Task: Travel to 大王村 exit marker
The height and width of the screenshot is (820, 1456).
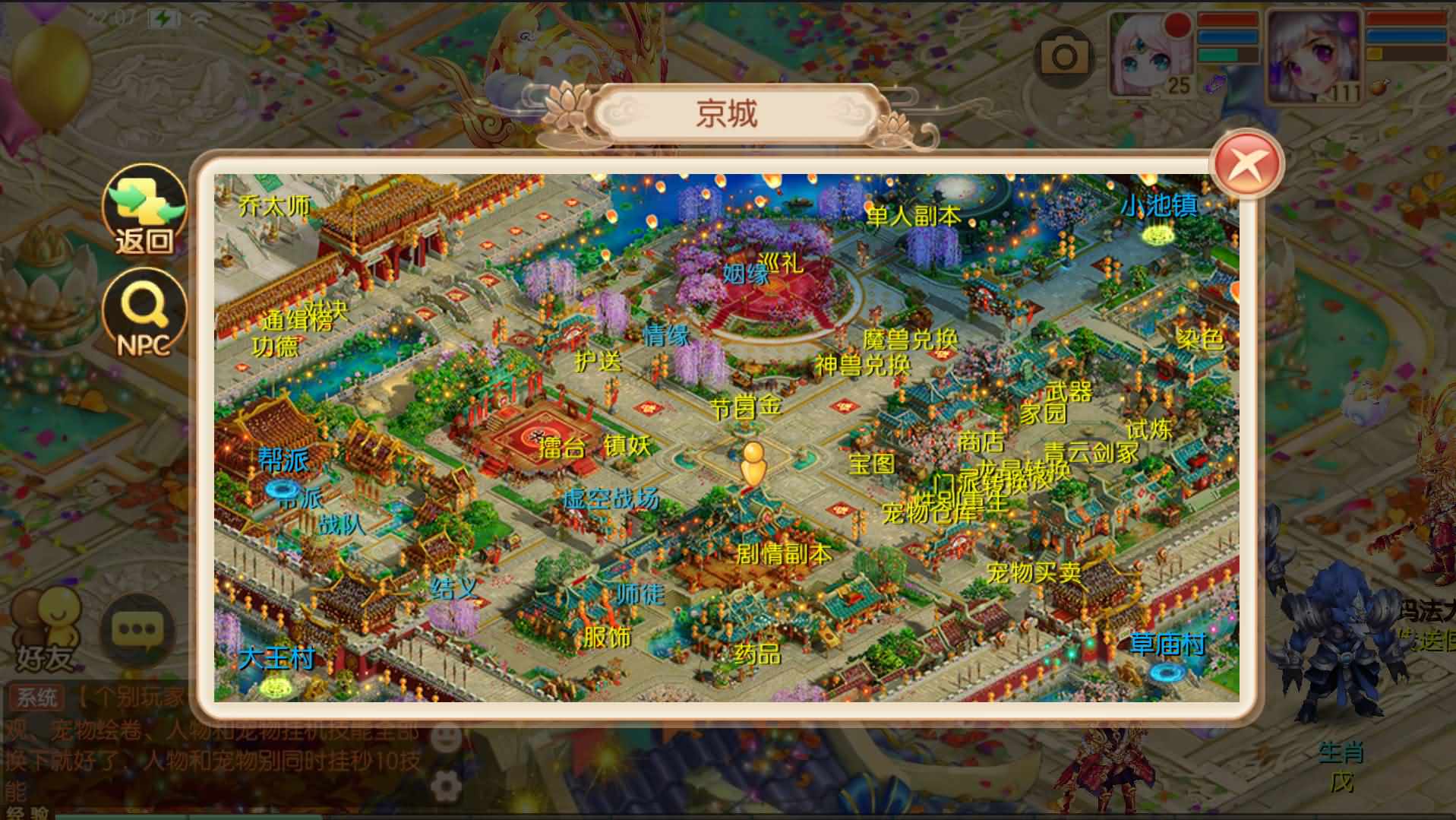Action: click(276, 657)
